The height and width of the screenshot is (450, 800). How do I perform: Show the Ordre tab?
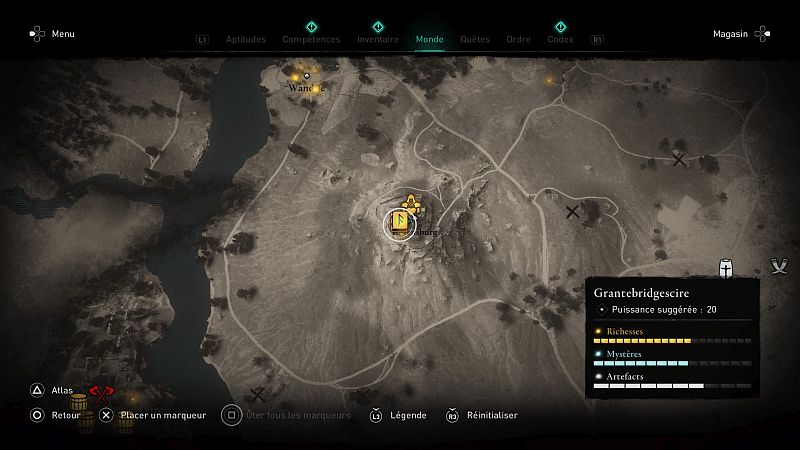tap(518, 40)
